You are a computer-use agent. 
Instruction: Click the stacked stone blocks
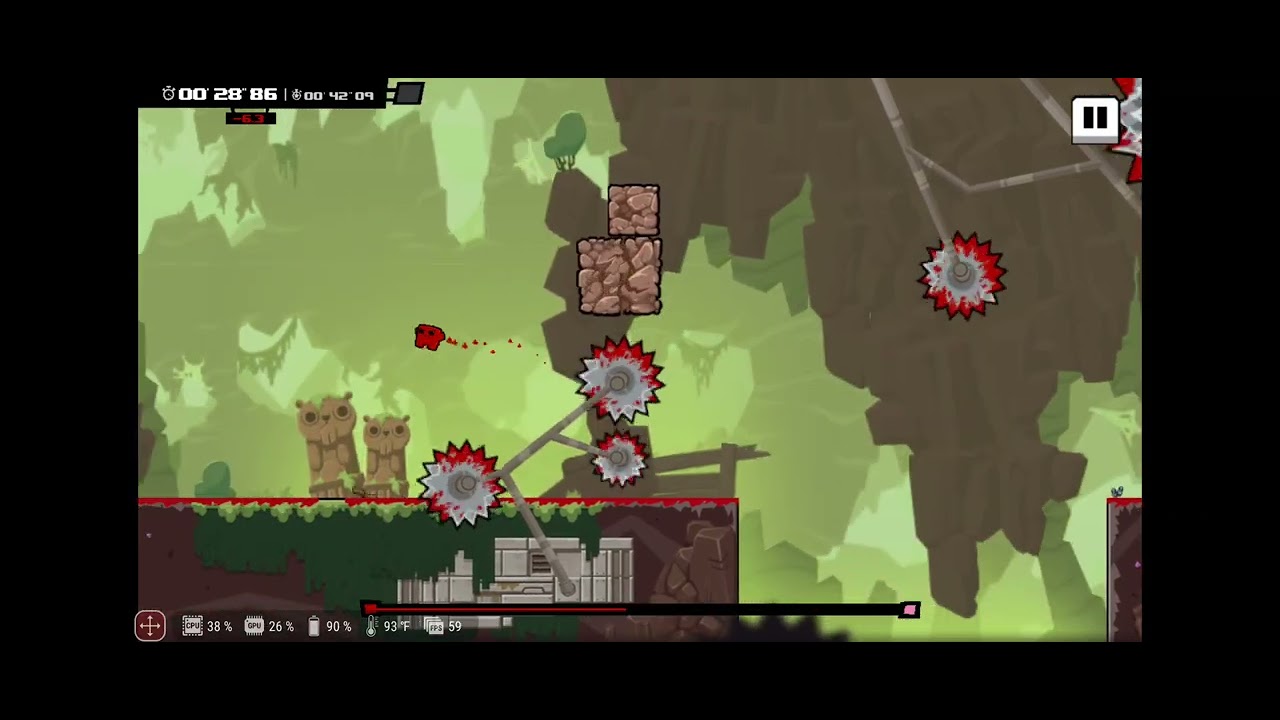622,250
